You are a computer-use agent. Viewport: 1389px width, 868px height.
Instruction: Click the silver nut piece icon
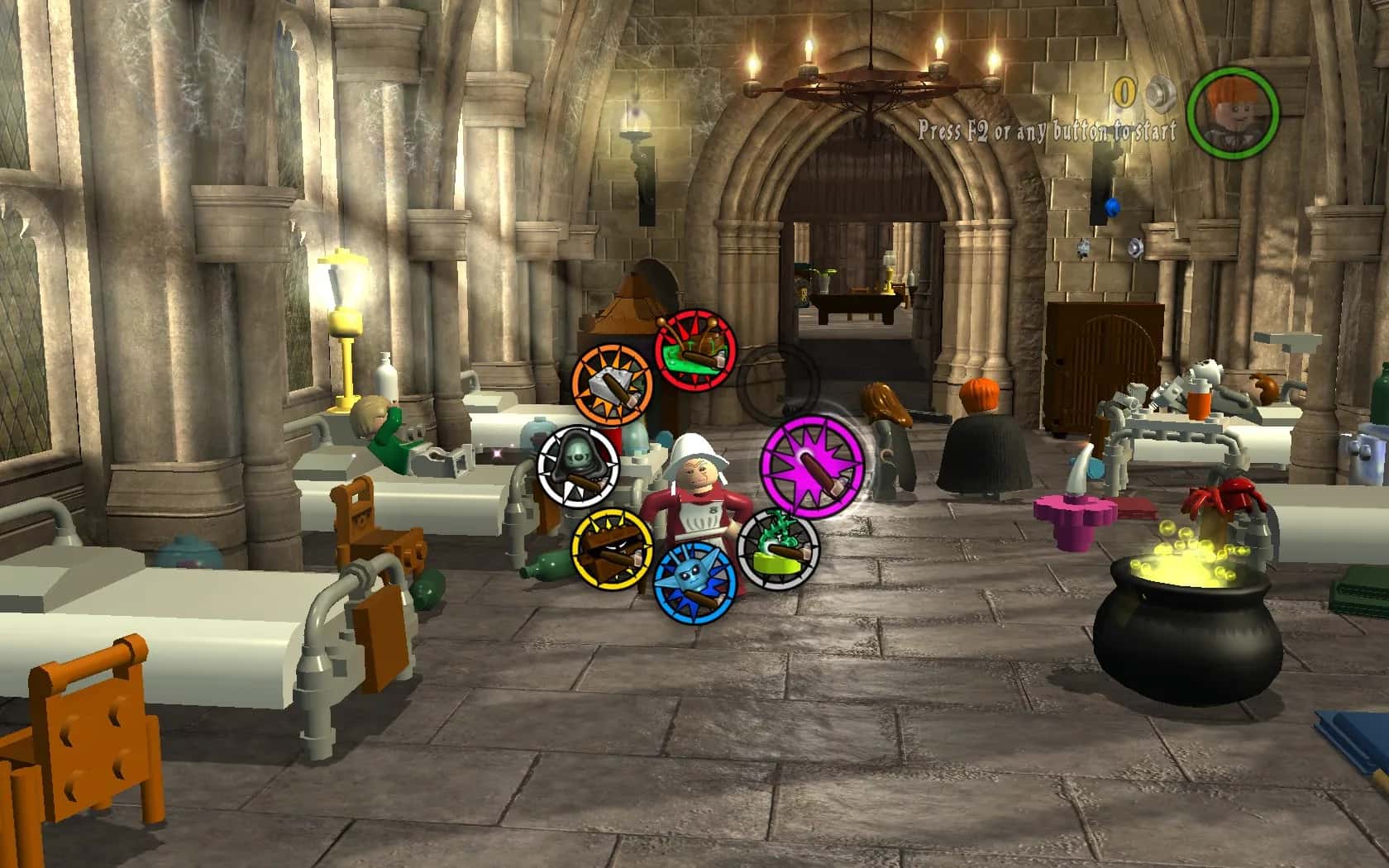click(x=1160, y=92)
